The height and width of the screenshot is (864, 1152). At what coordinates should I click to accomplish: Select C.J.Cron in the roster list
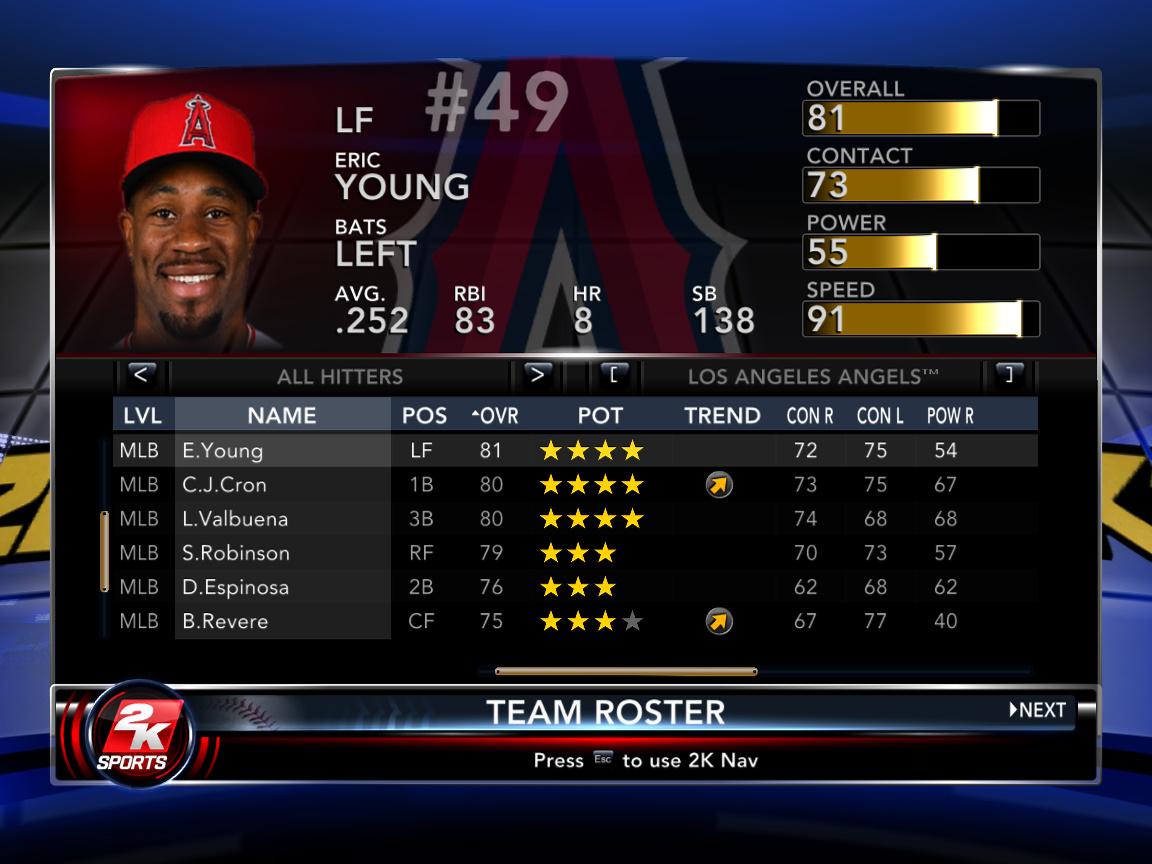click(x=282, y=485)
